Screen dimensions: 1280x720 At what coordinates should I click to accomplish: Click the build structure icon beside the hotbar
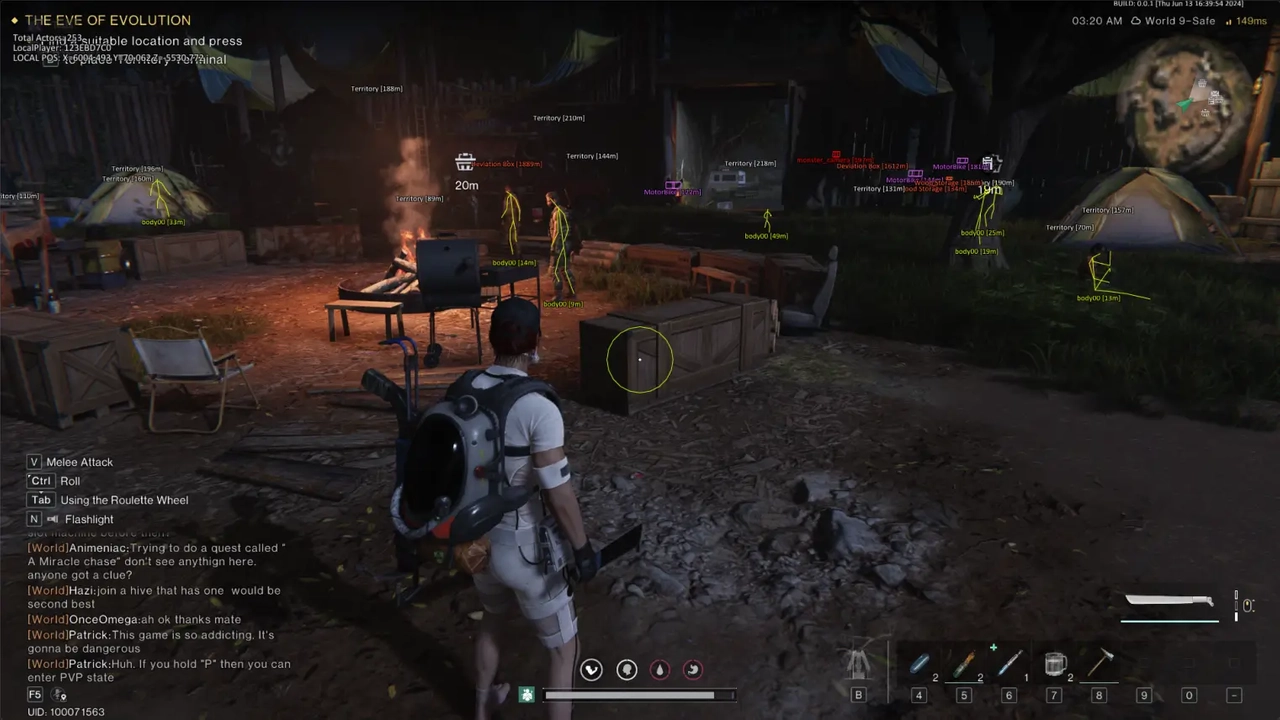point(857,664)
